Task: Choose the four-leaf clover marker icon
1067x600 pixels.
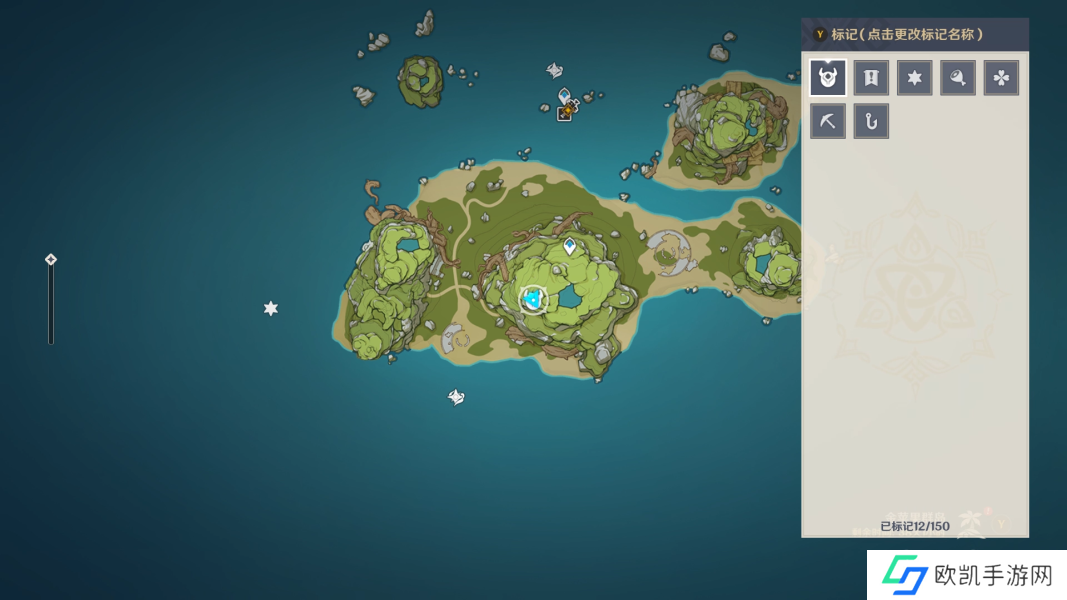Action: [1001, 78]
